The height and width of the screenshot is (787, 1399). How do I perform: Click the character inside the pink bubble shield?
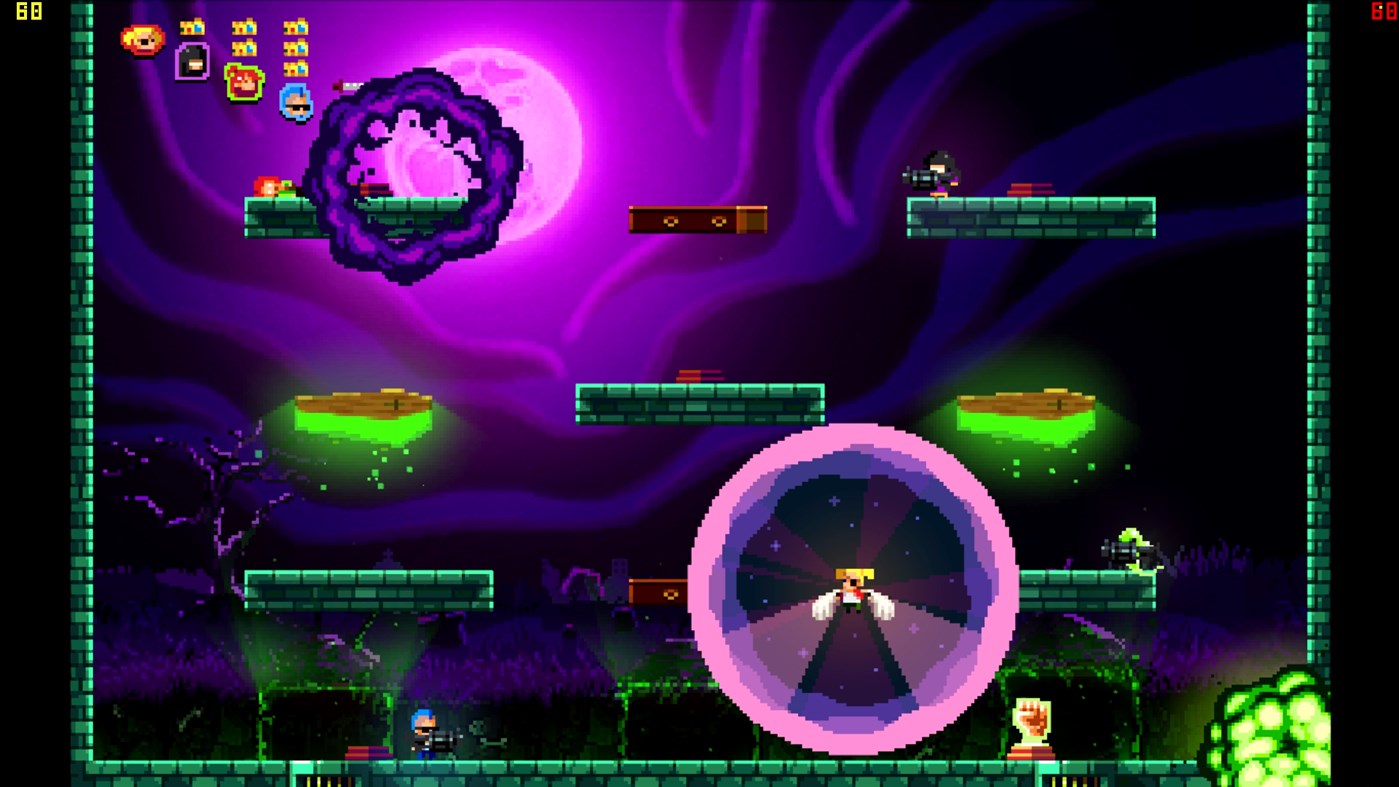(x=852, y=590)
